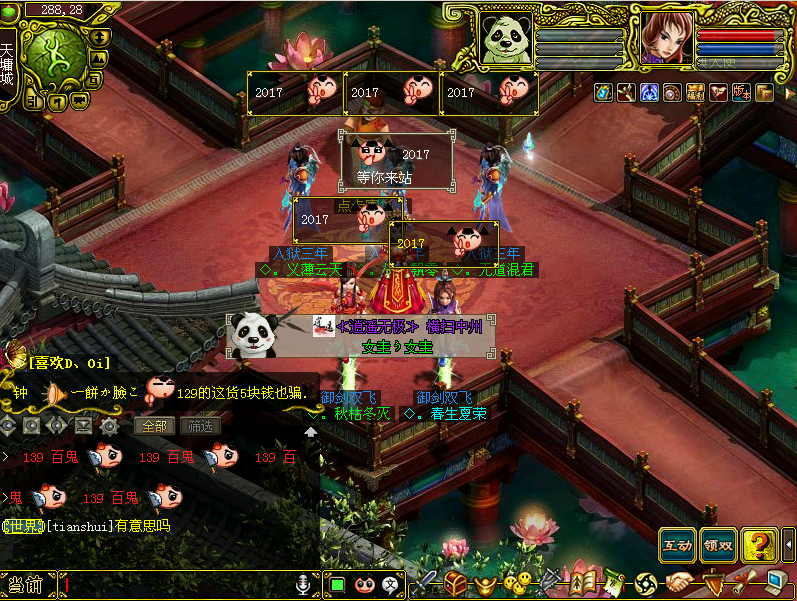The height and width of the screenshot is (601, 797).
Task: Click the green compass minimap orb
Action: pyautogui.click(x=52, y=55)
